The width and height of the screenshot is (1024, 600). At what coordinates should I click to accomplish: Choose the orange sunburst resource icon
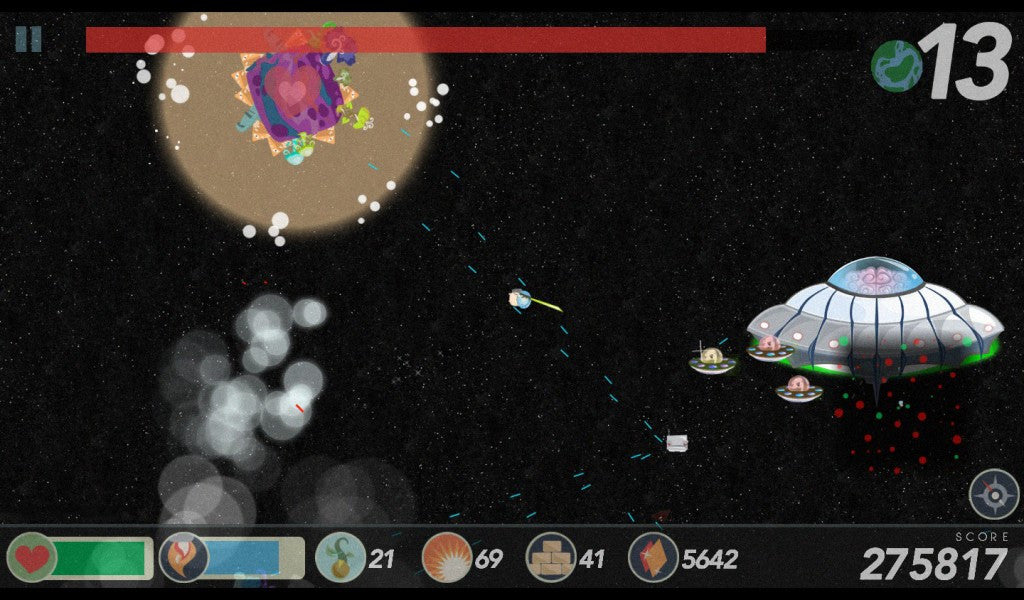(x=446, y=558)
